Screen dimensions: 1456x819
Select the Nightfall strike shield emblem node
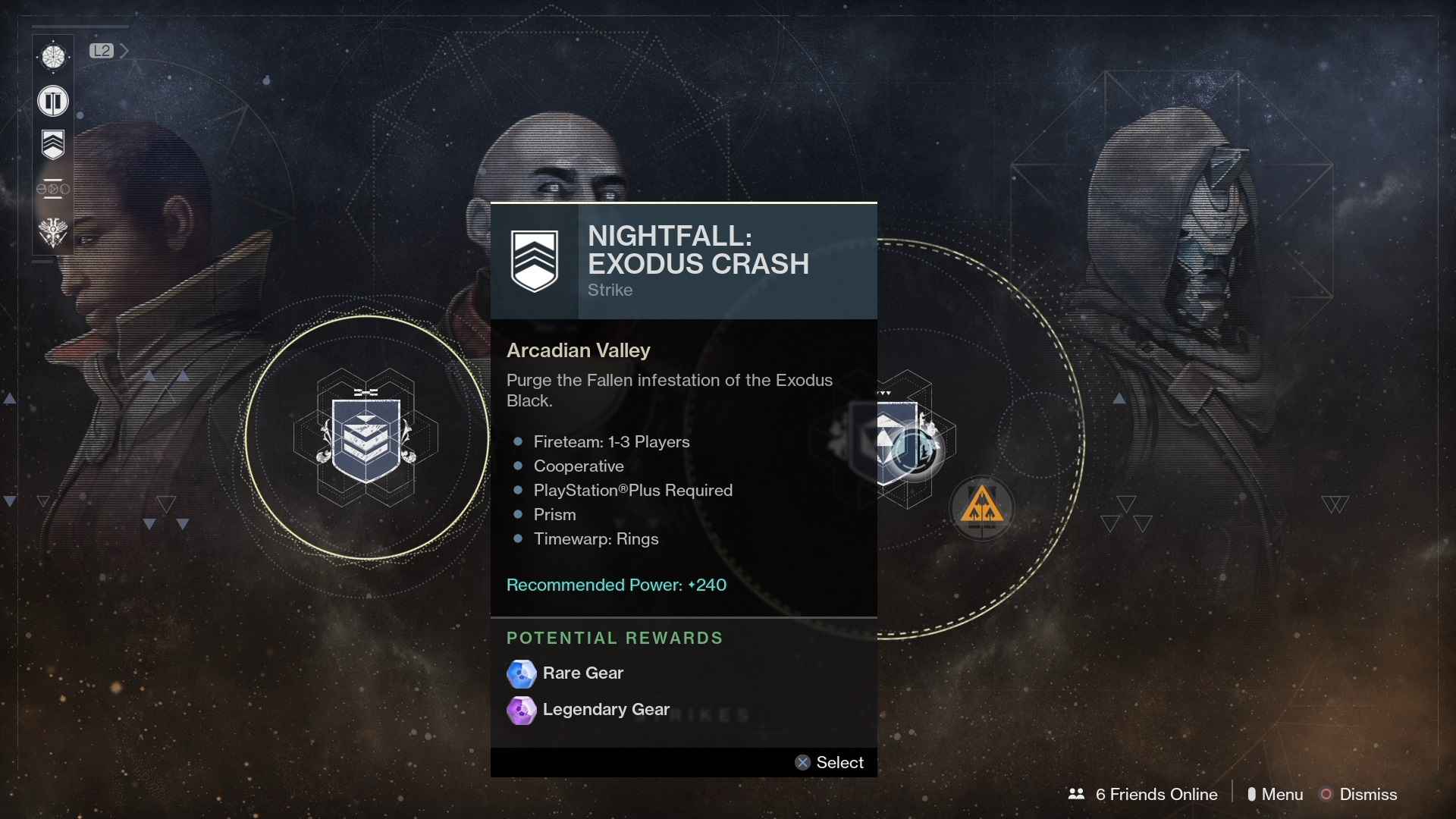pyautogui.click(x=366, y=439)
